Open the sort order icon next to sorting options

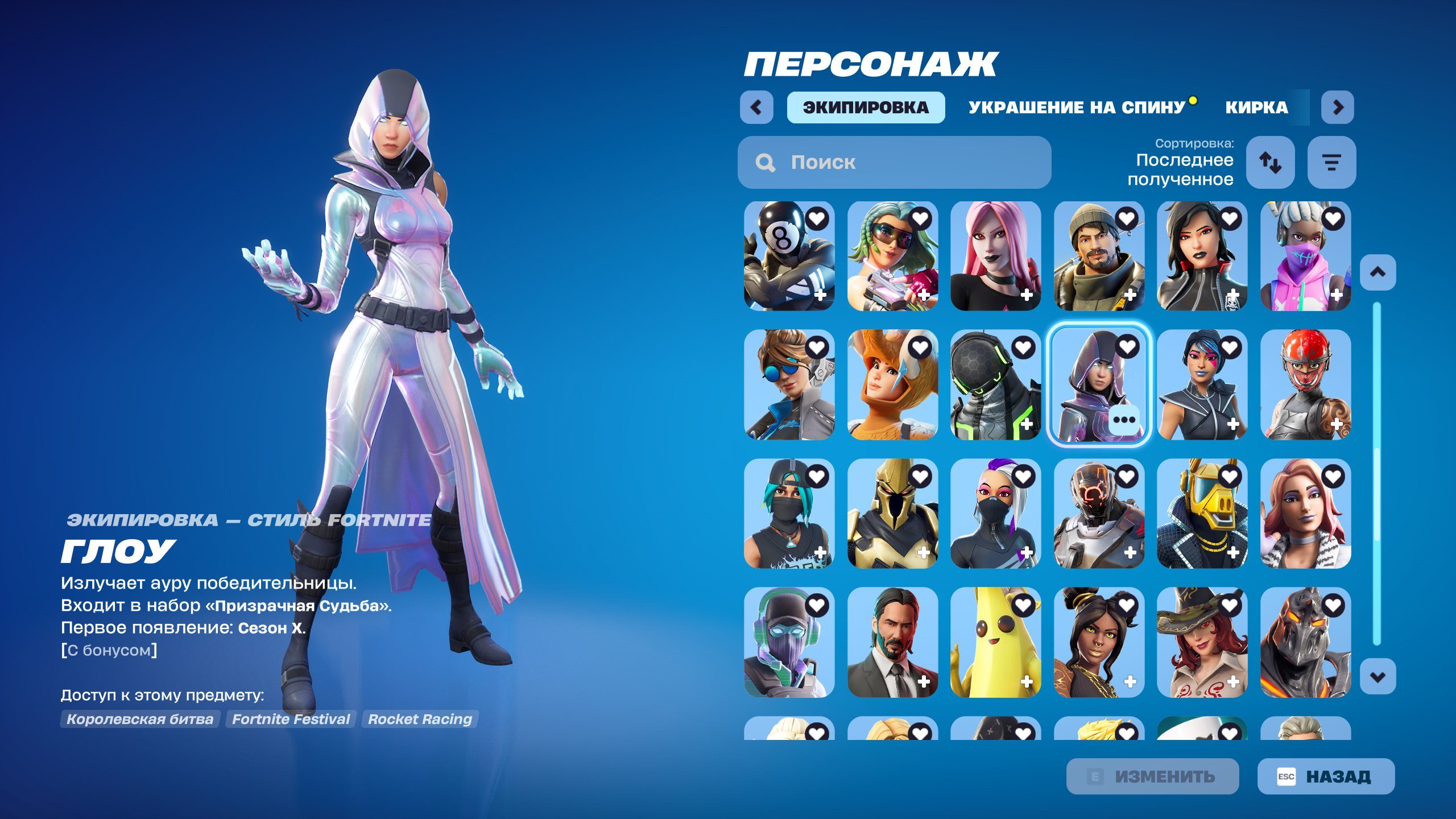[x=1271, y=163]
